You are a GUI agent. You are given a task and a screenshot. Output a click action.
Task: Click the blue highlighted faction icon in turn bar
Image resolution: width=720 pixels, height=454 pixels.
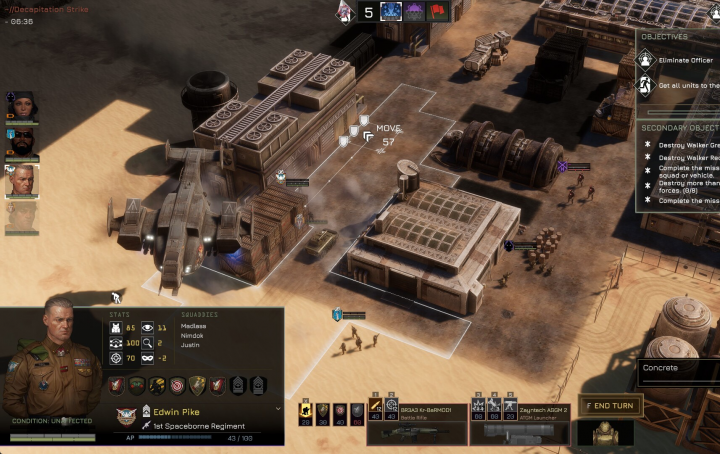(390, 12)
